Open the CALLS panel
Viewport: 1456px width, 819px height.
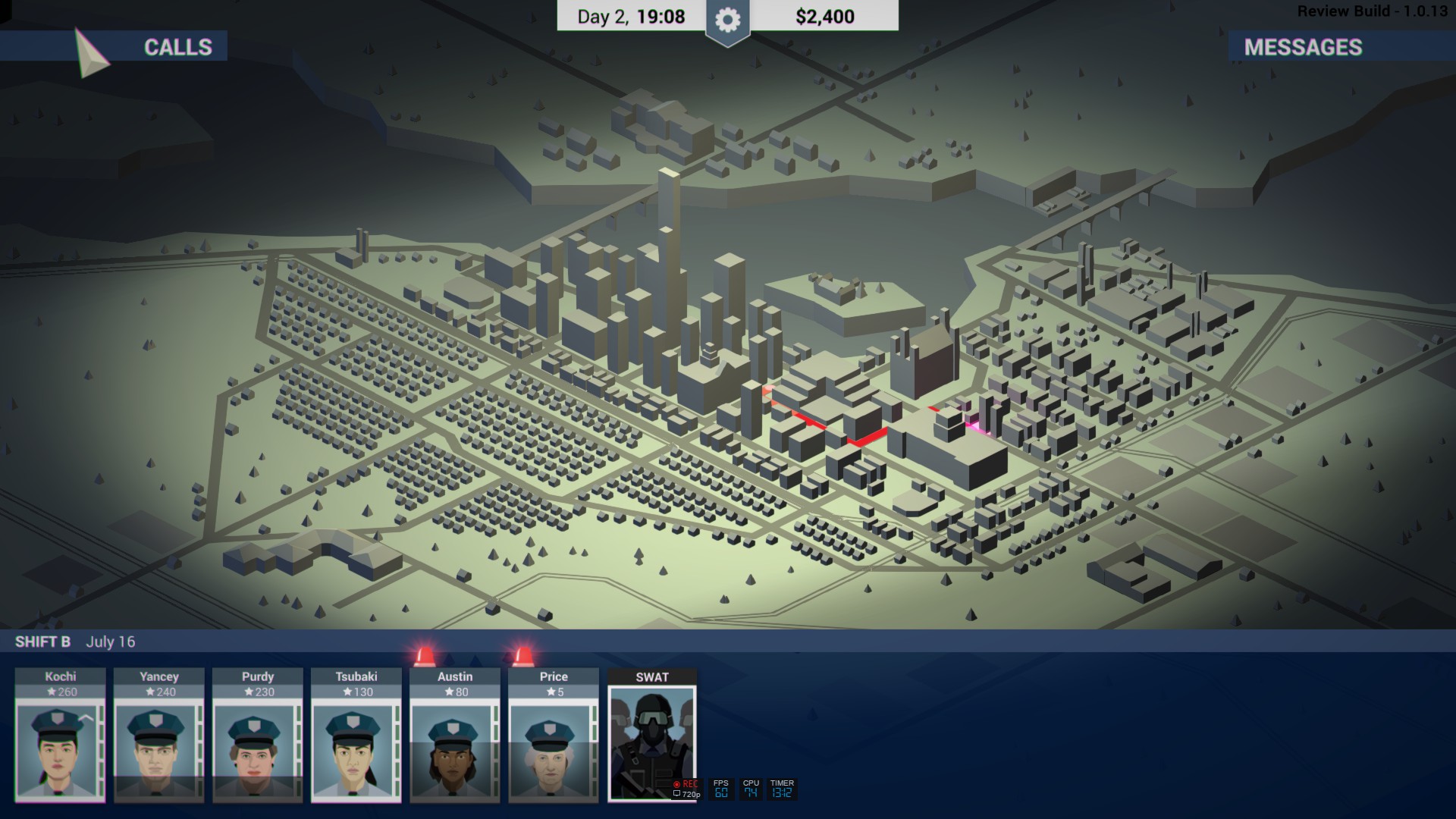177,47
